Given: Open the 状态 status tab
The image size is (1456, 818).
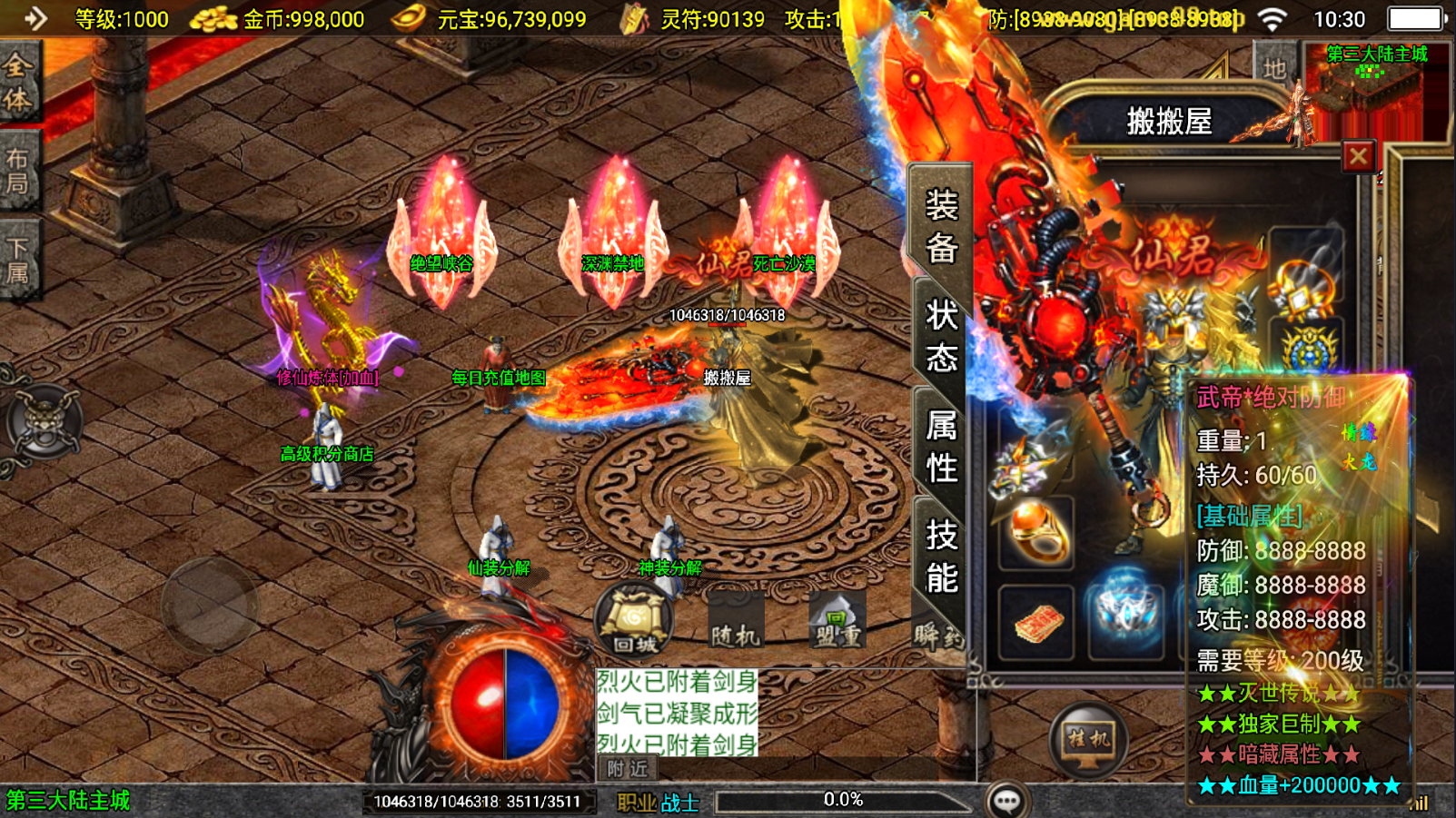Looking at the screenshot, I should 942,336.
